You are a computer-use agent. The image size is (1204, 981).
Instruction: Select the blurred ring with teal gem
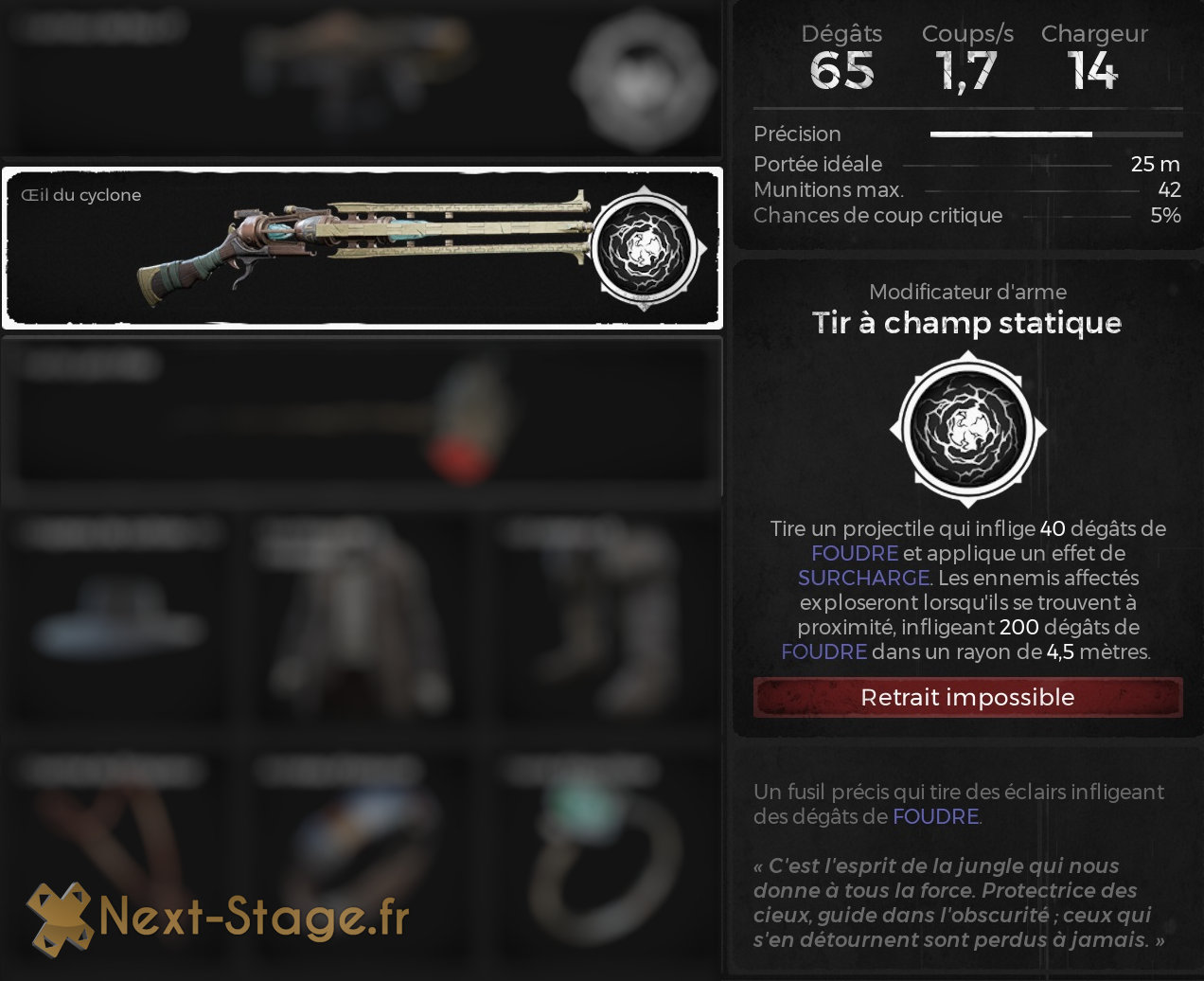tap(606, 852)
